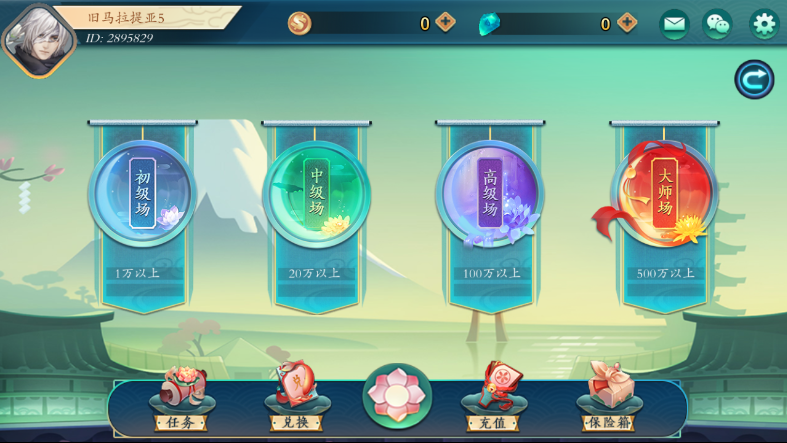Click the blue circular return arrow button

754,80
